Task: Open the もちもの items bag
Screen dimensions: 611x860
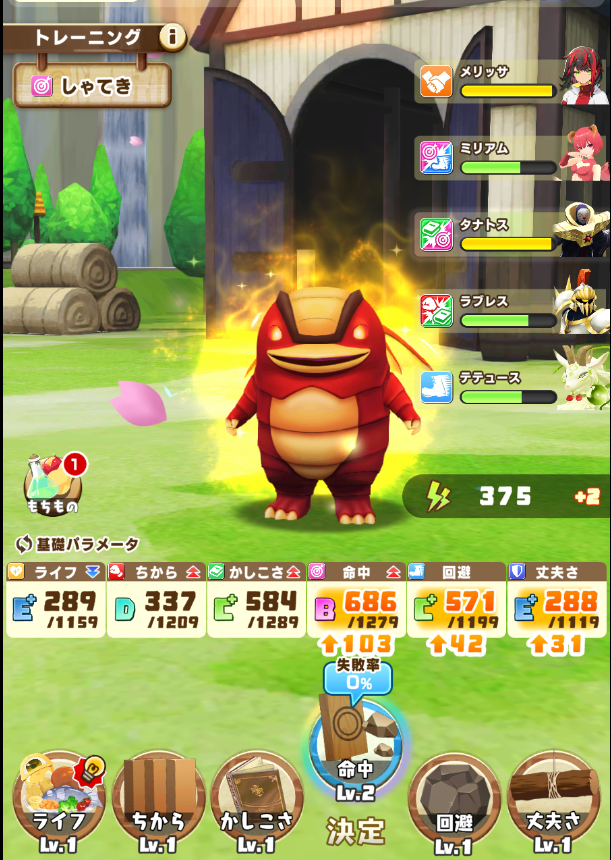Action: click(53, 485)
